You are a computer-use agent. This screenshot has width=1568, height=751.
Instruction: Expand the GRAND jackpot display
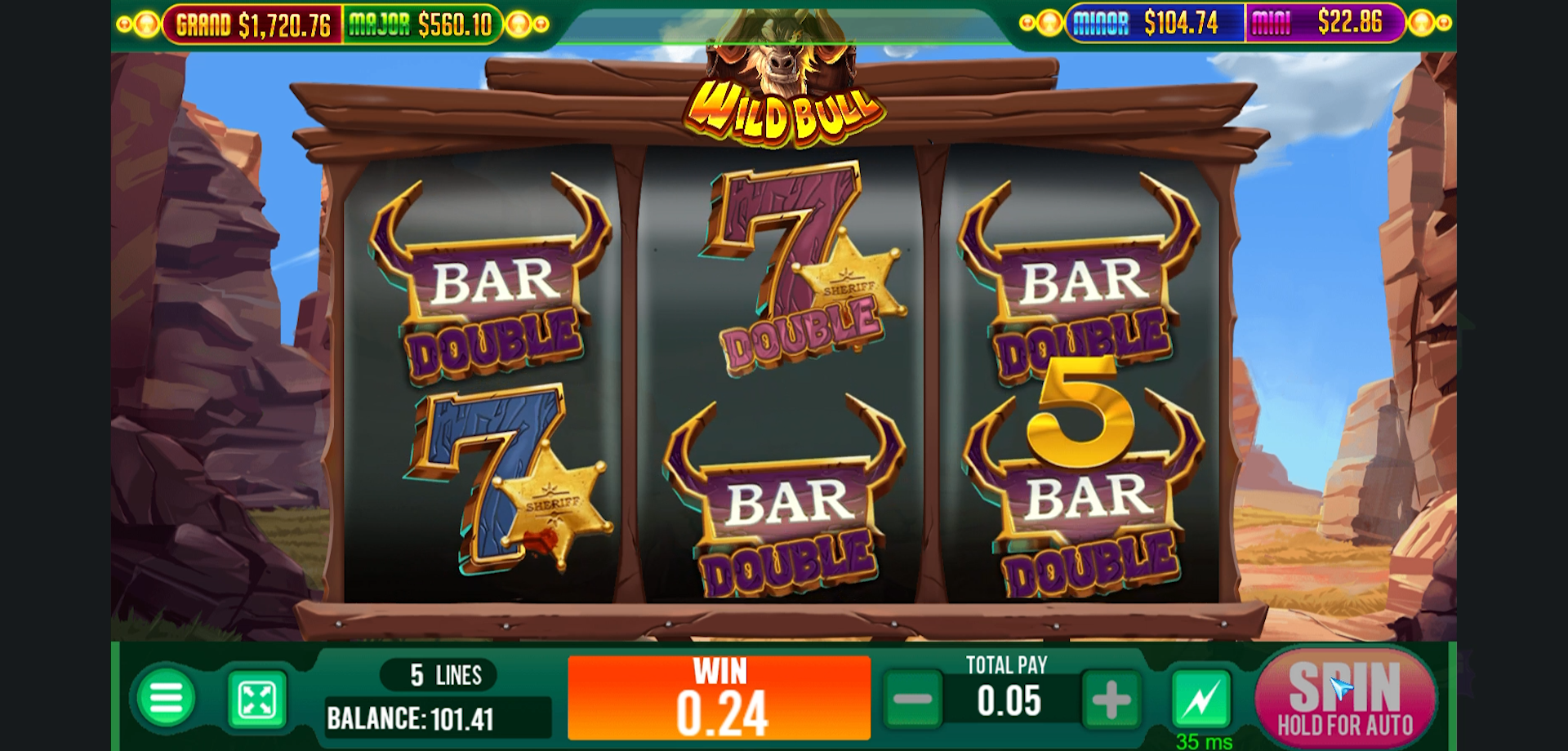[255, 23]
